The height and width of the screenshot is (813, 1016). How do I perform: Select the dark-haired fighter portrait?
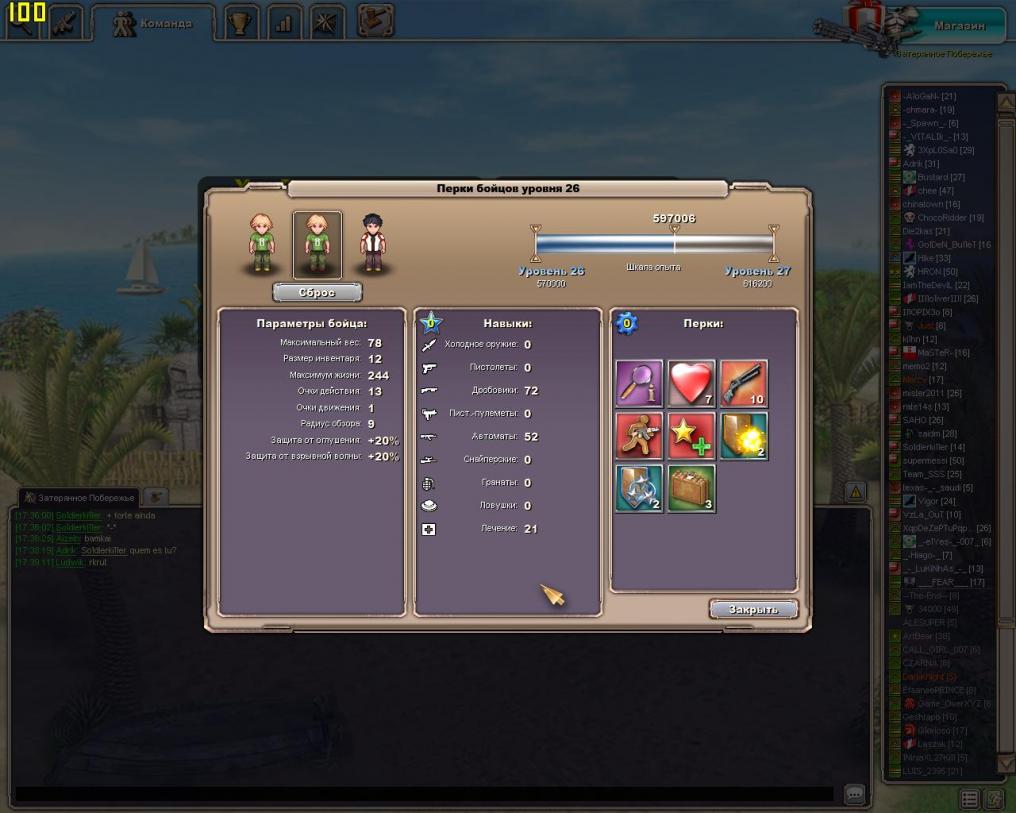click(372, 243)
